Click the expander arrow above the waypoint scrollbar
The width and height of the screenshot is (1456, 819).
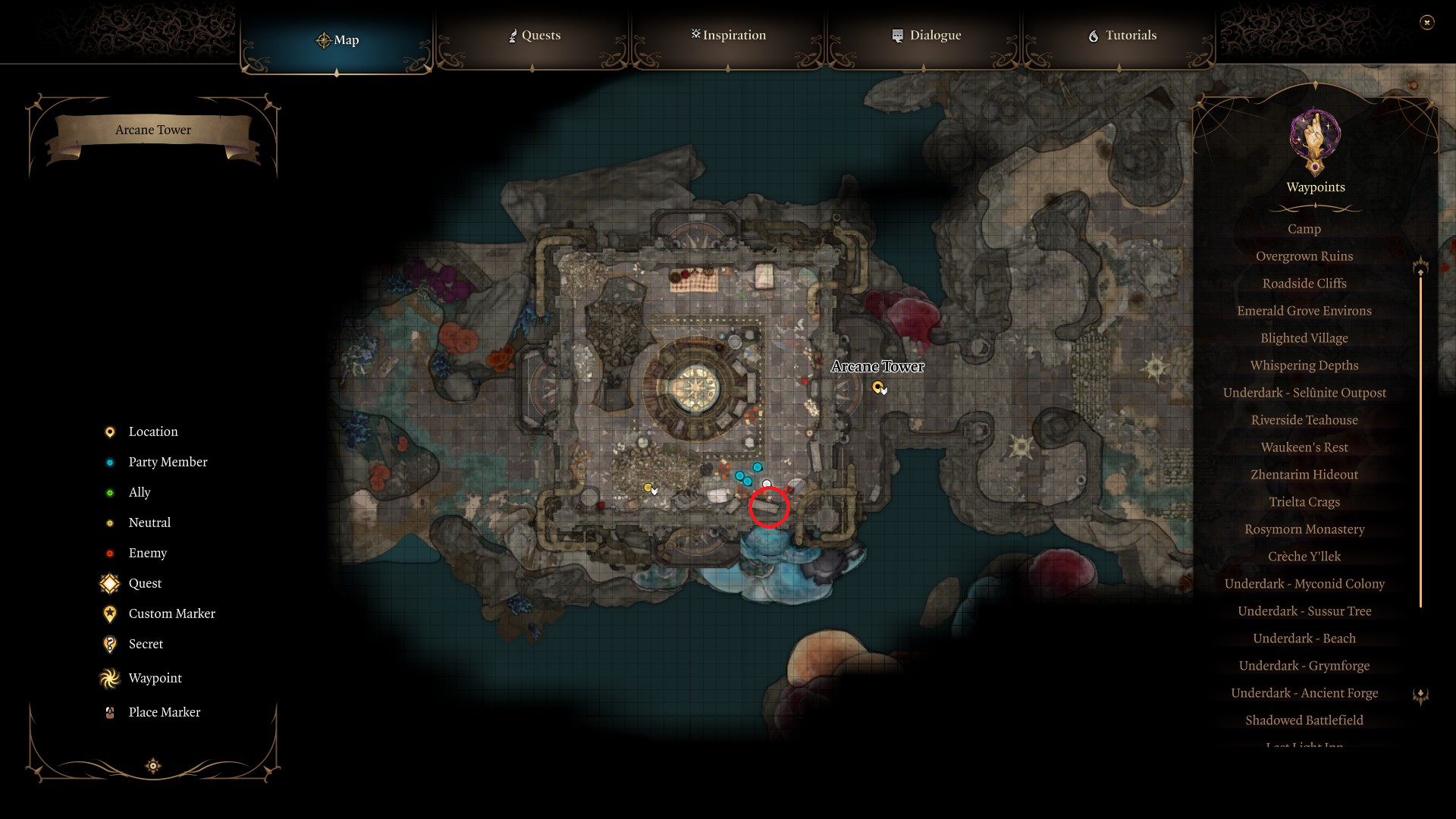click(1420, 267)
